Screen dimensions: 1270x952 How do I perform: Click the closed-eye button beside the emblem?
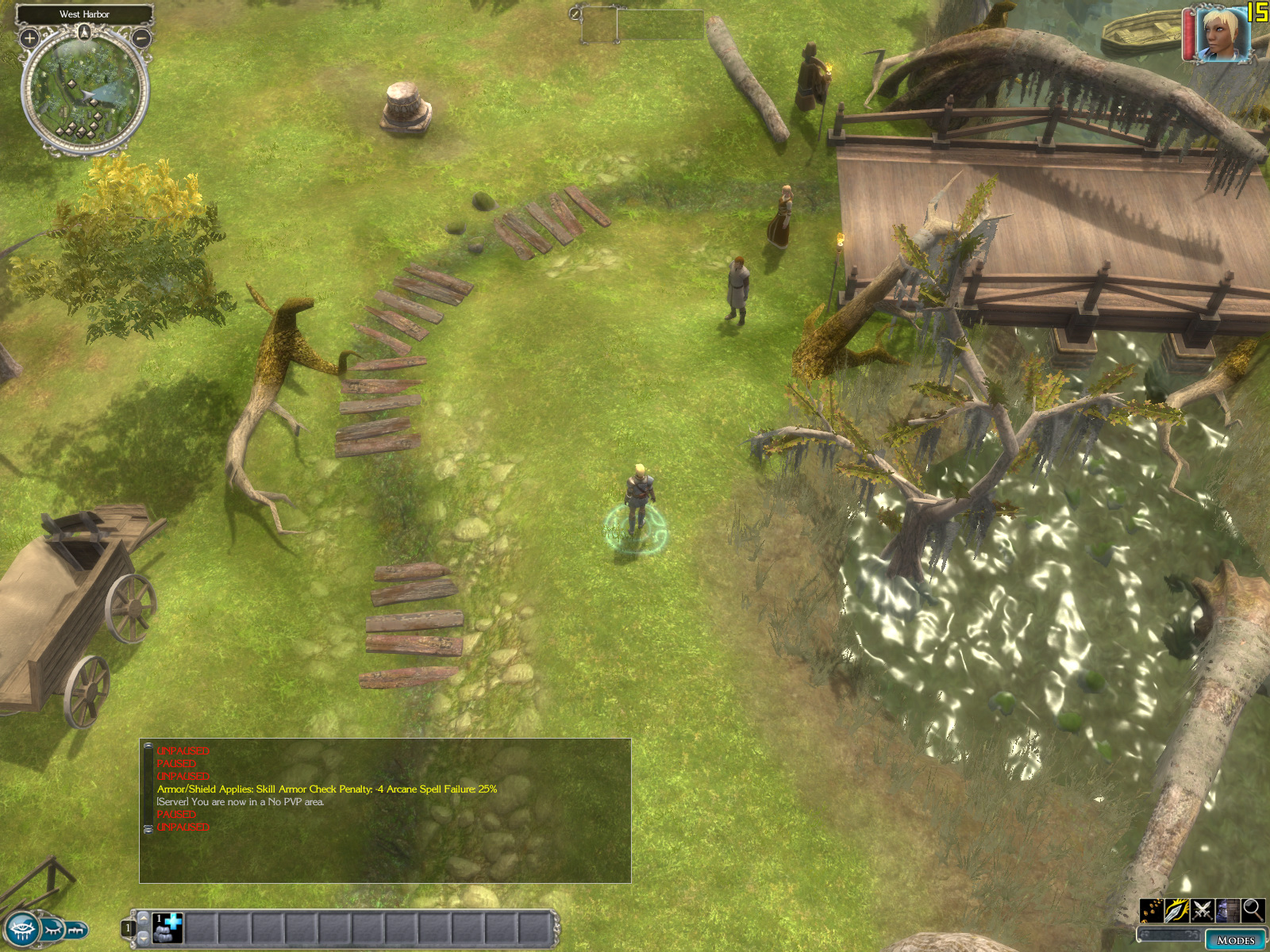52,928
